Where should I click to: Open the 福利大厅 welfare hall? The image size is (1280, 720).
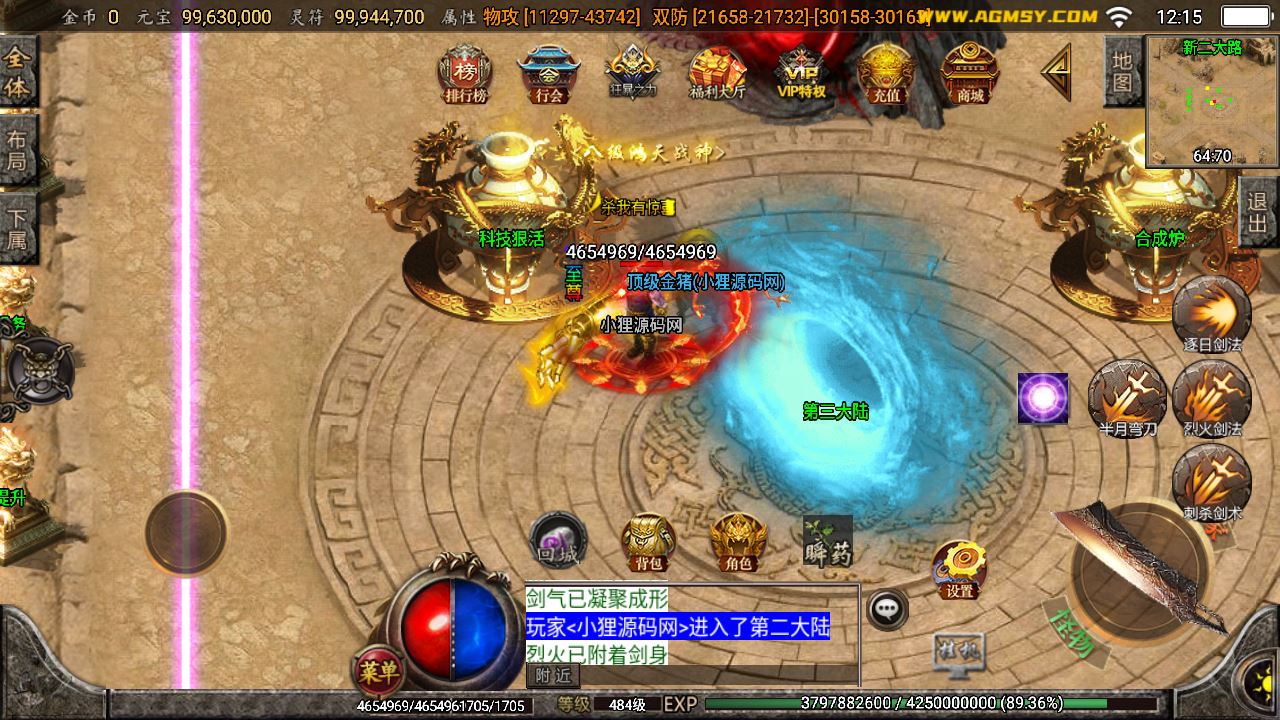717,74
